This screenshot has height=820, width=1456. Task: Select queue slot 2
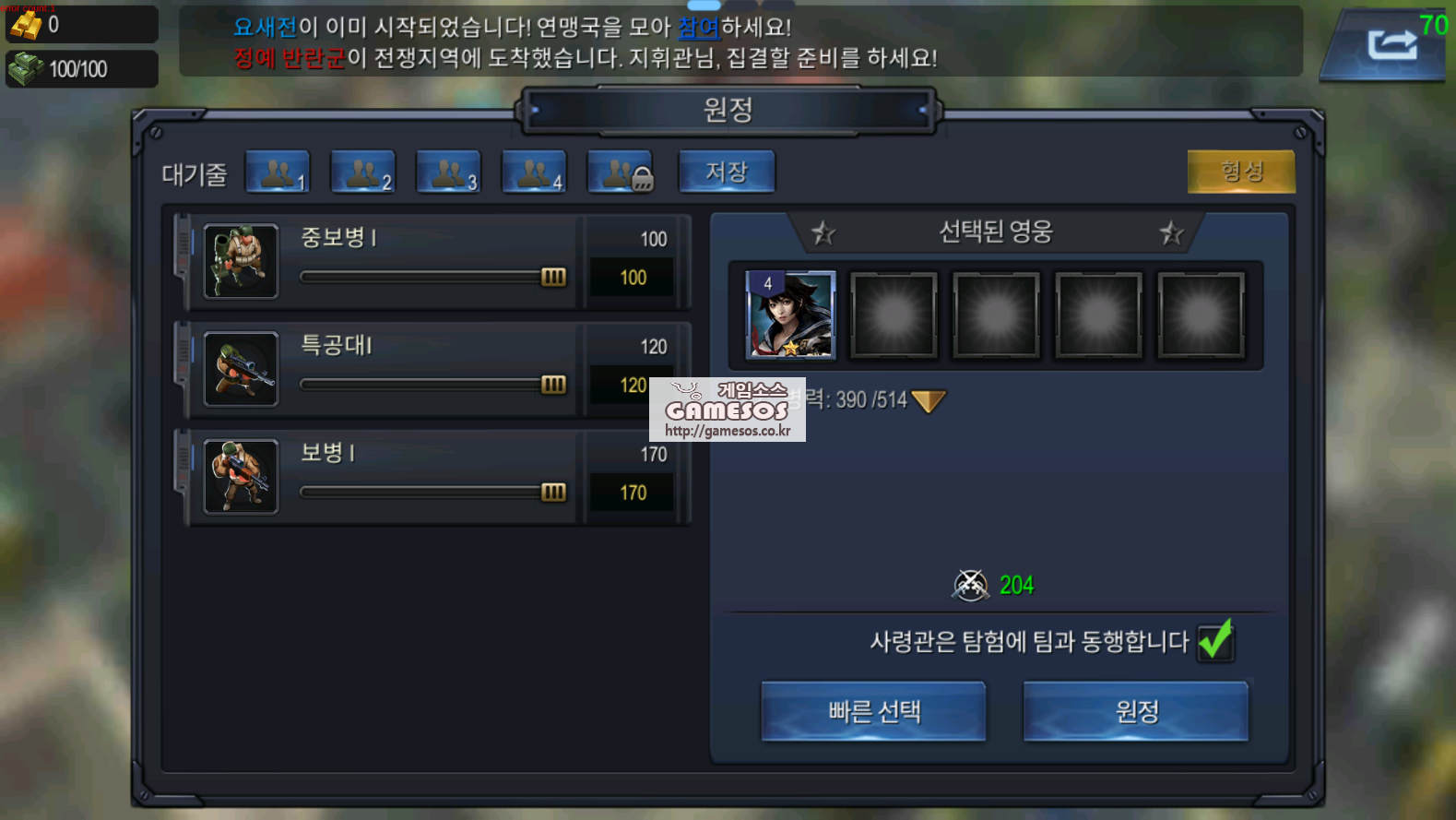[362, 172]
